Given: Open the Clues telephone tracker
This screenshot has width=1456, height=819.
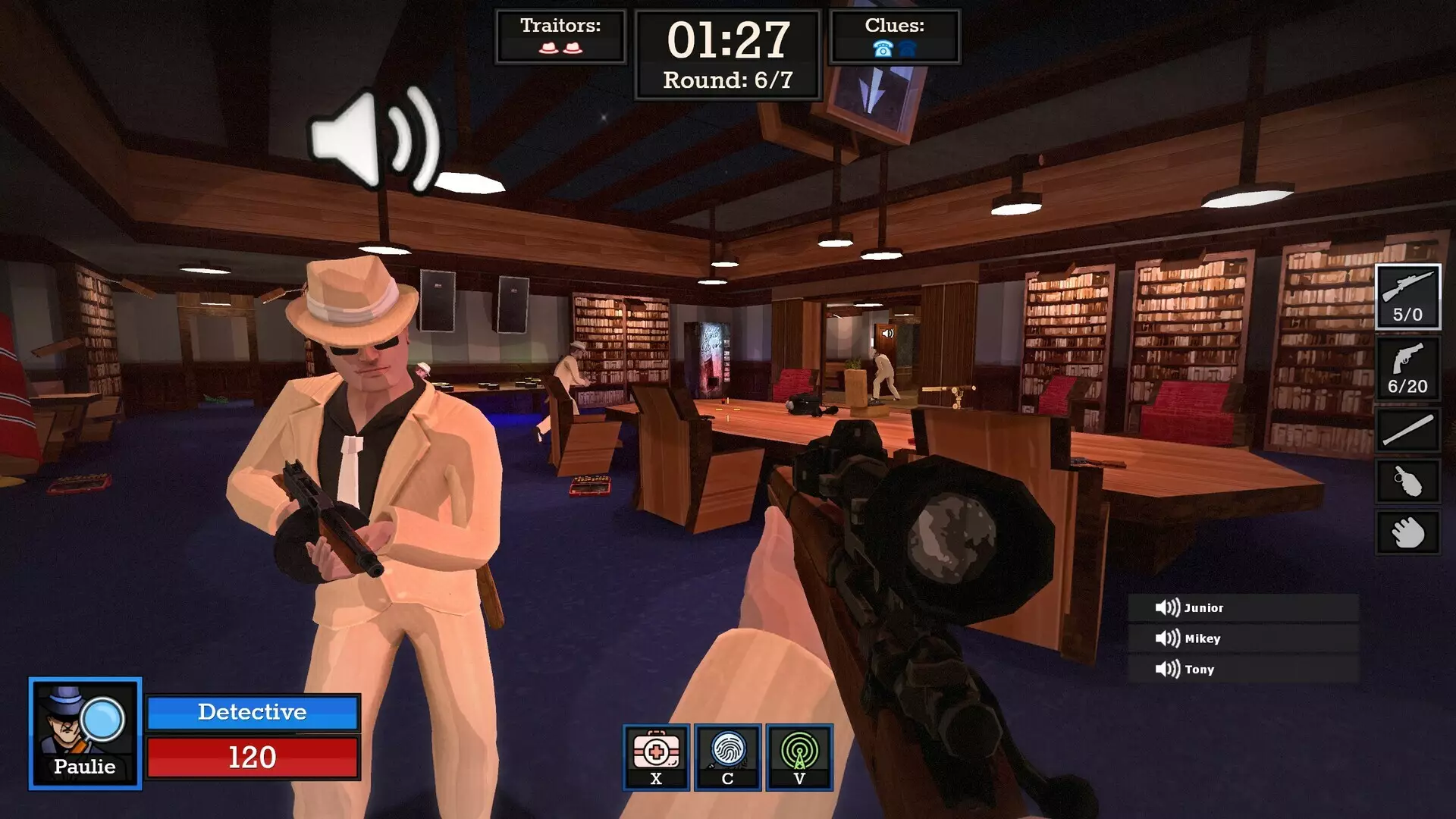Looking at the screenshot, I should pyautogui.click(x=894, y=36).
